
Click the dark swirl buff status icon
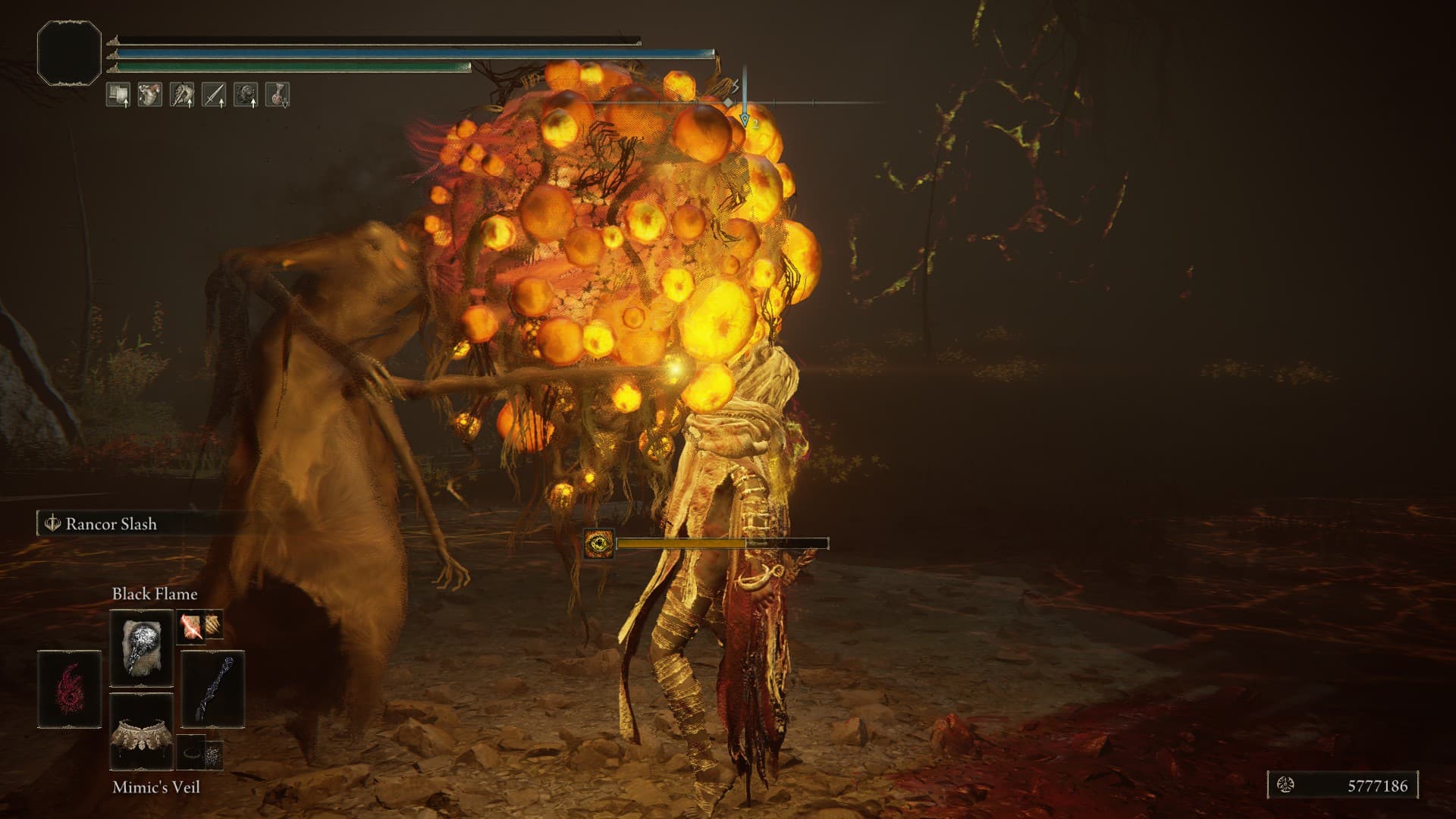pyautogui.click(x=246, y=95)
